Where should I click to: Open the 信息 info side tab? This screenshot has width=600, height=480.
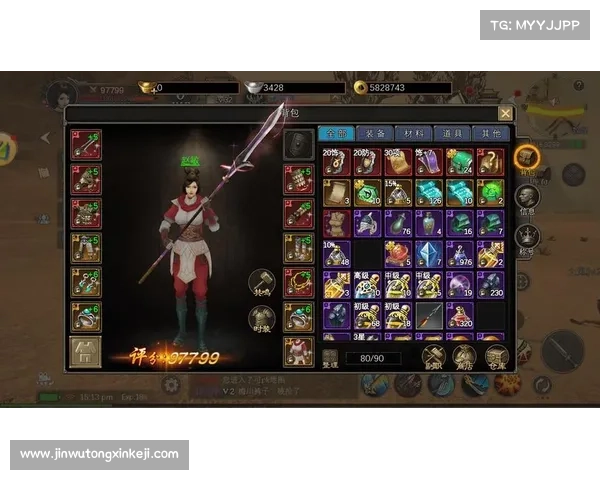tap(527, 198)
